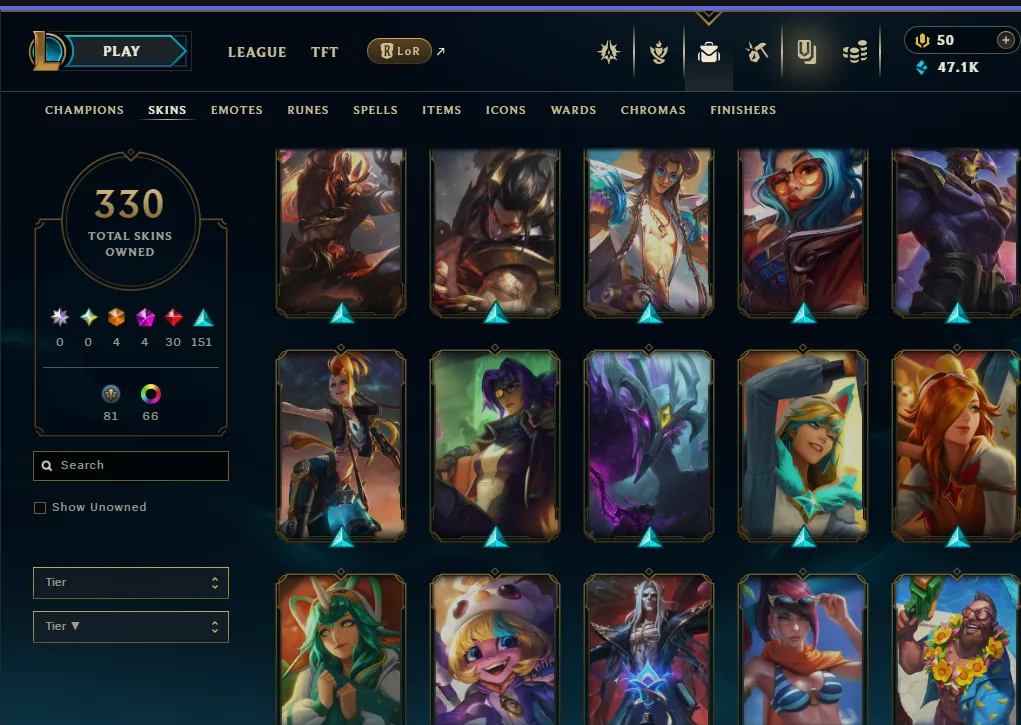
Task: Click the PLAY button
Action: pos(122,51)
